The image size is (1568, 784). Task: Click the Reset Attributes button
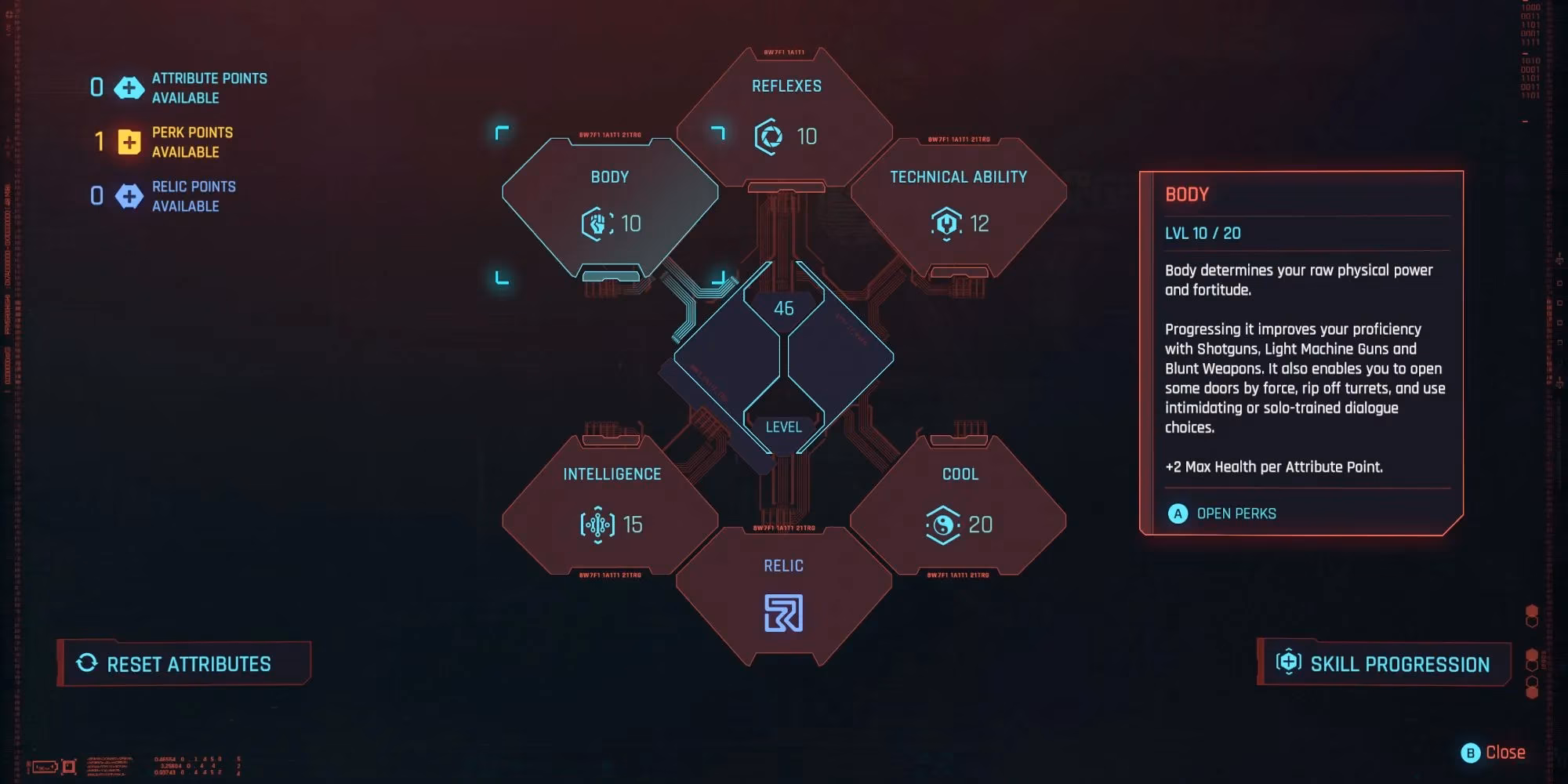click(184, 663)
